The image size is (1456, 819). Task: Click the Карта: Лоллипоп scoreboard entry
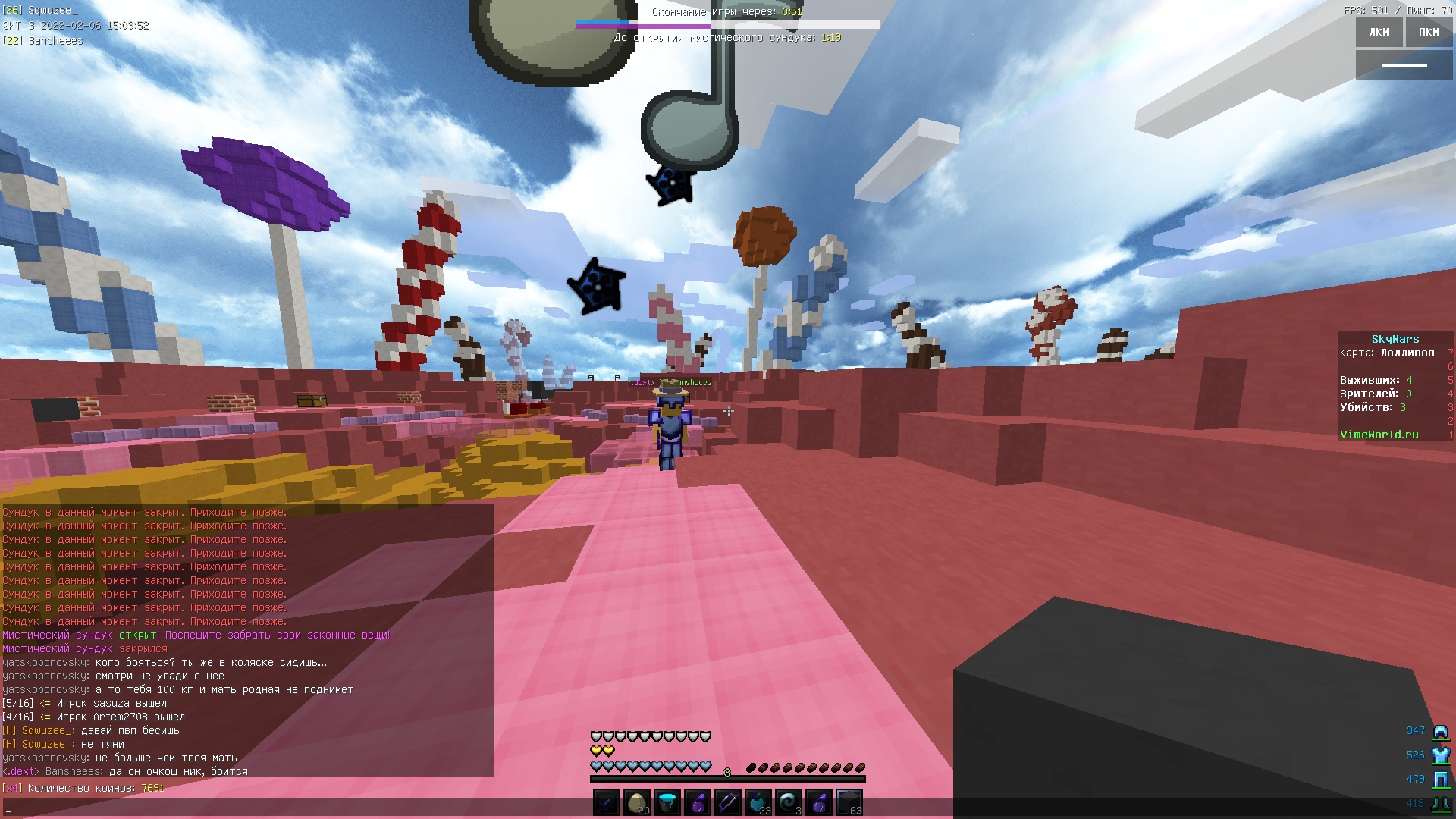[1388, 353]
